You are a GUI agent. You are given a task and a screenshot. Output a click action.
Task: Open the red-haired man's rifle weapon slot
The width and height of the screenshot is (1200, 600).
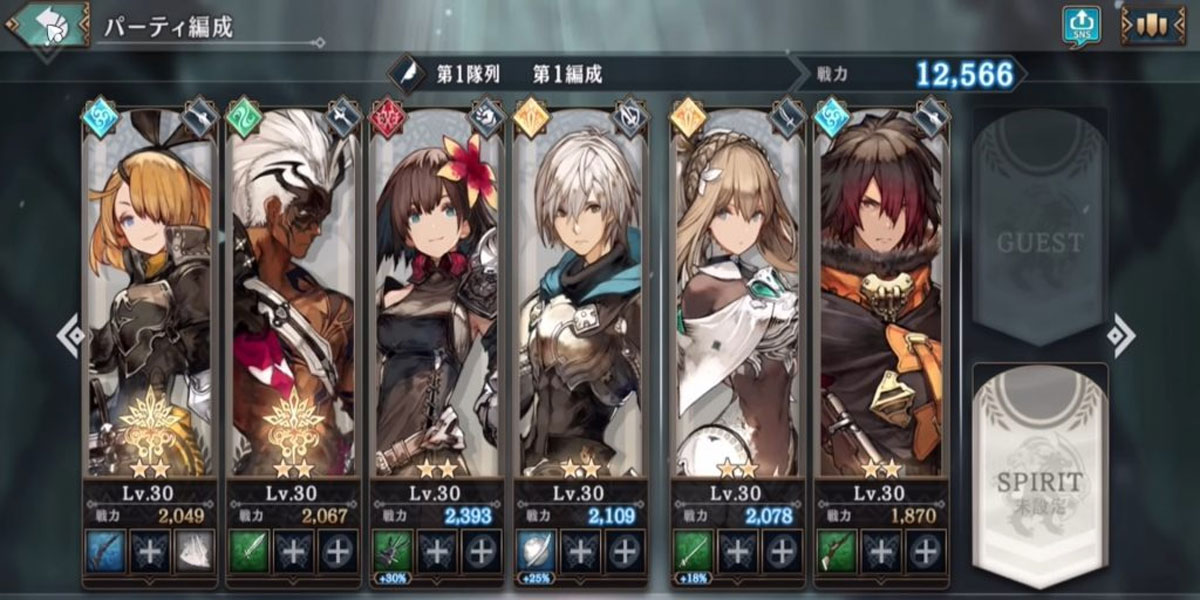[836, 551]
